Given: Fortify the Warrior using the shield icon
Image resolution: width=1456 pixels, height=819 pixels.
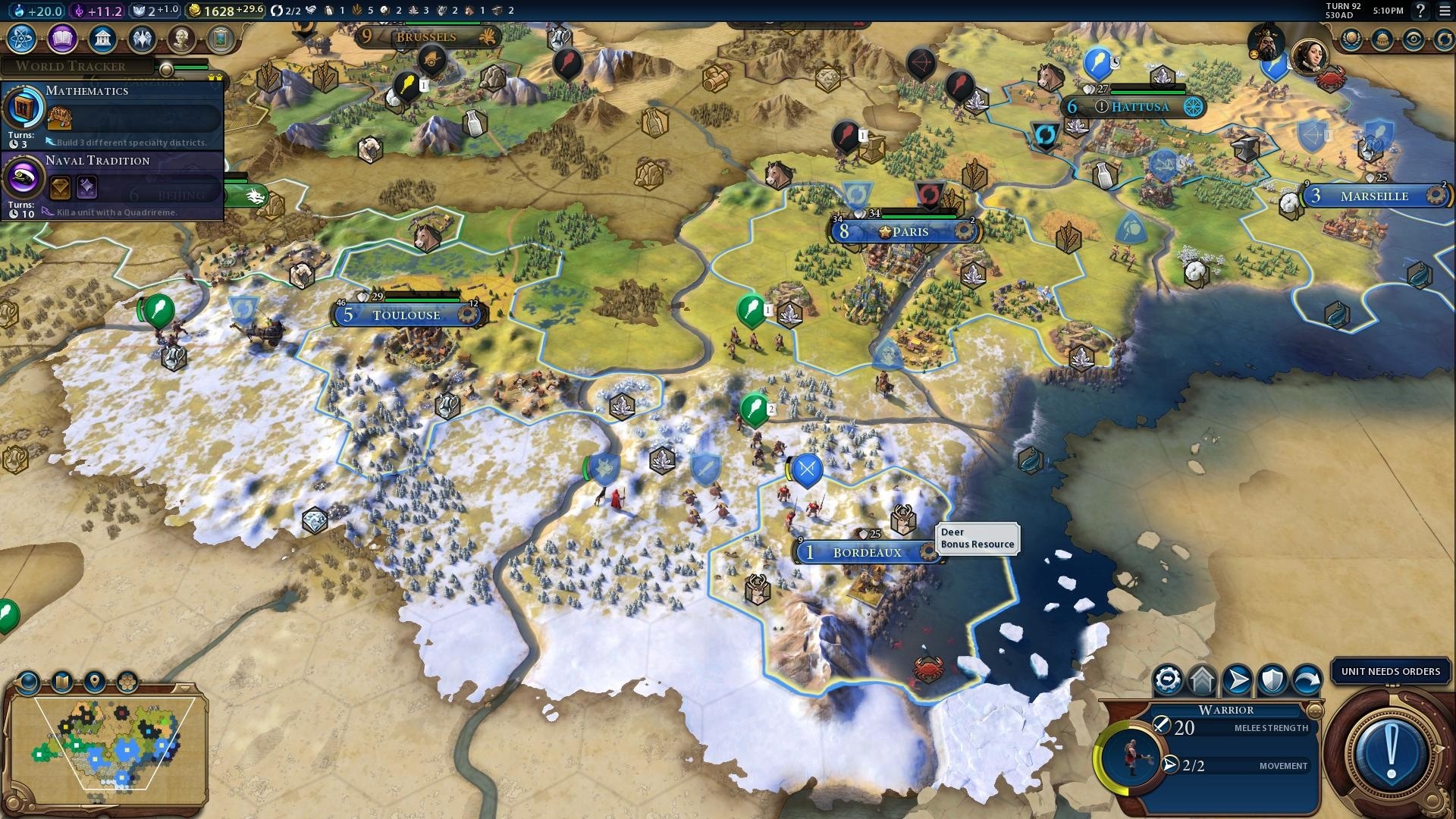Looking at the screenshot, I should point(1272,679).
